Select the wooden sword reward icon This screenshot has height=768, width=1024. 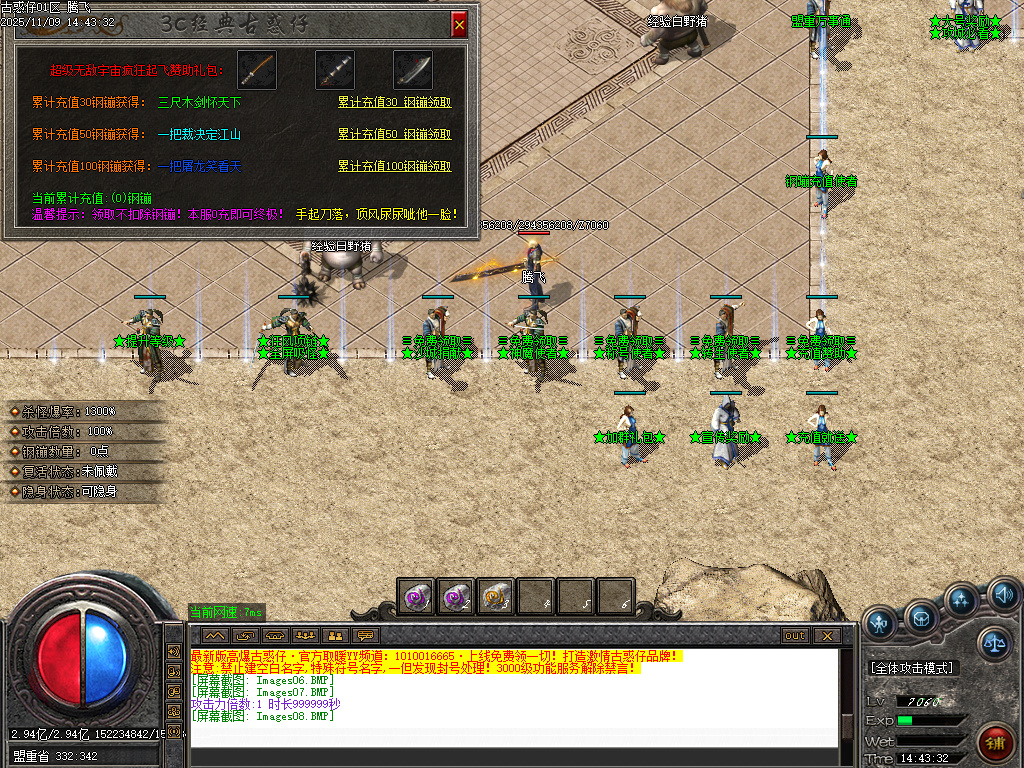pyautogui.click(x=257, y=70)
